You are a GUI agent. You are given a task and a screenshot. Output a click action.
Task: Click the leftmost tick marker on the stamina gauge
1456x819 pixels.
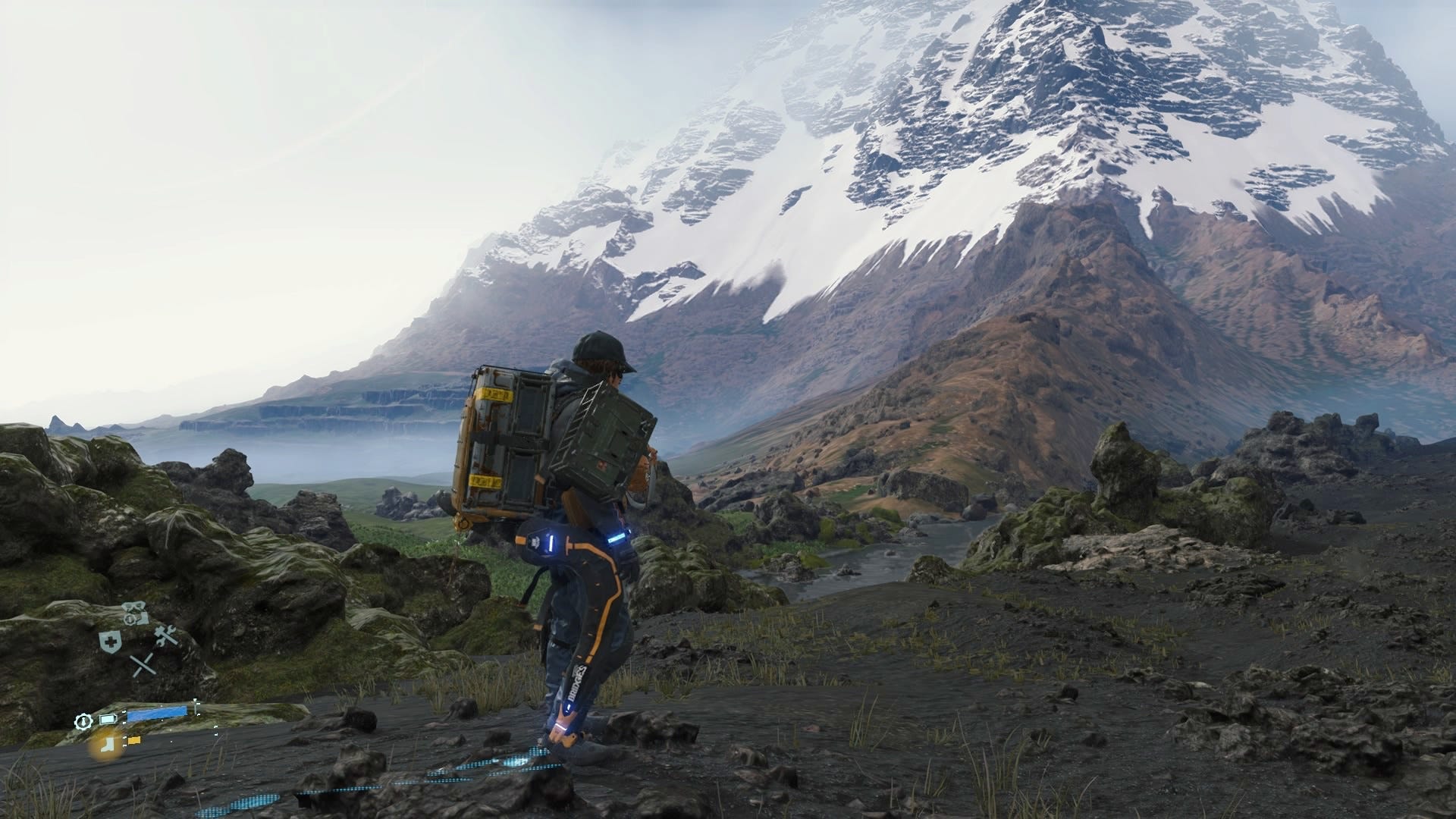[x=124, y=711]
